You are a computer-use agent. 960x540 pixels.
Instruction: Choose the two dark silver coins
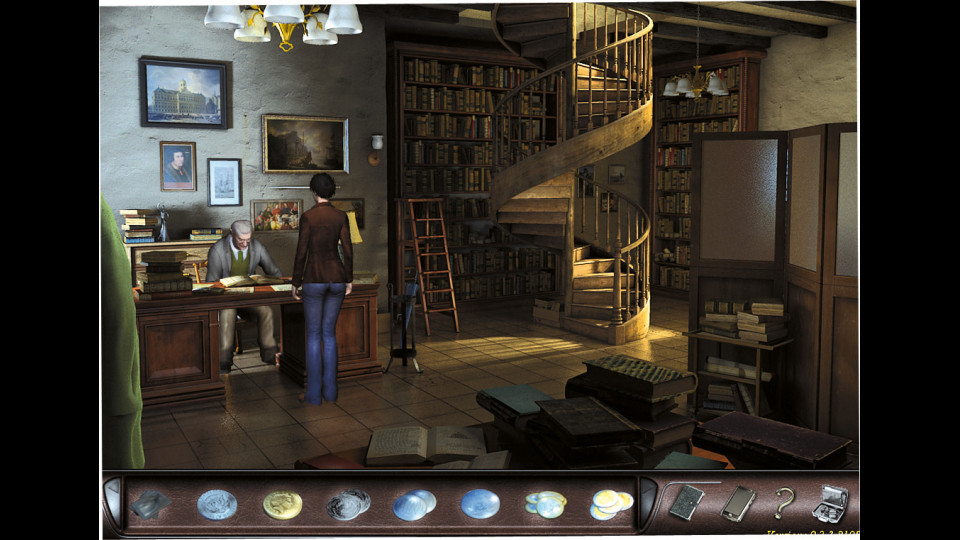click(x=348, y=504)
